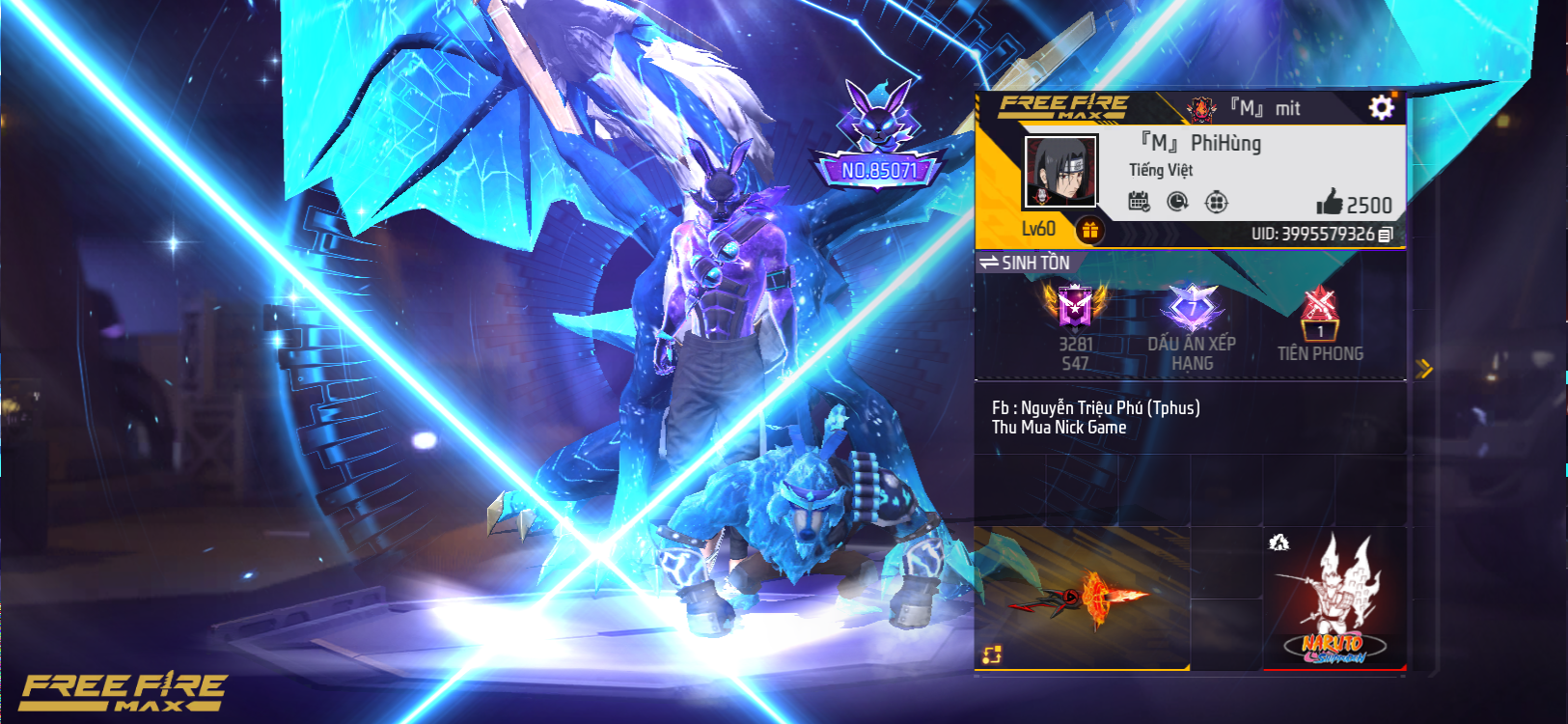Open the calendar icon under Tiếng Việt

1140,202
